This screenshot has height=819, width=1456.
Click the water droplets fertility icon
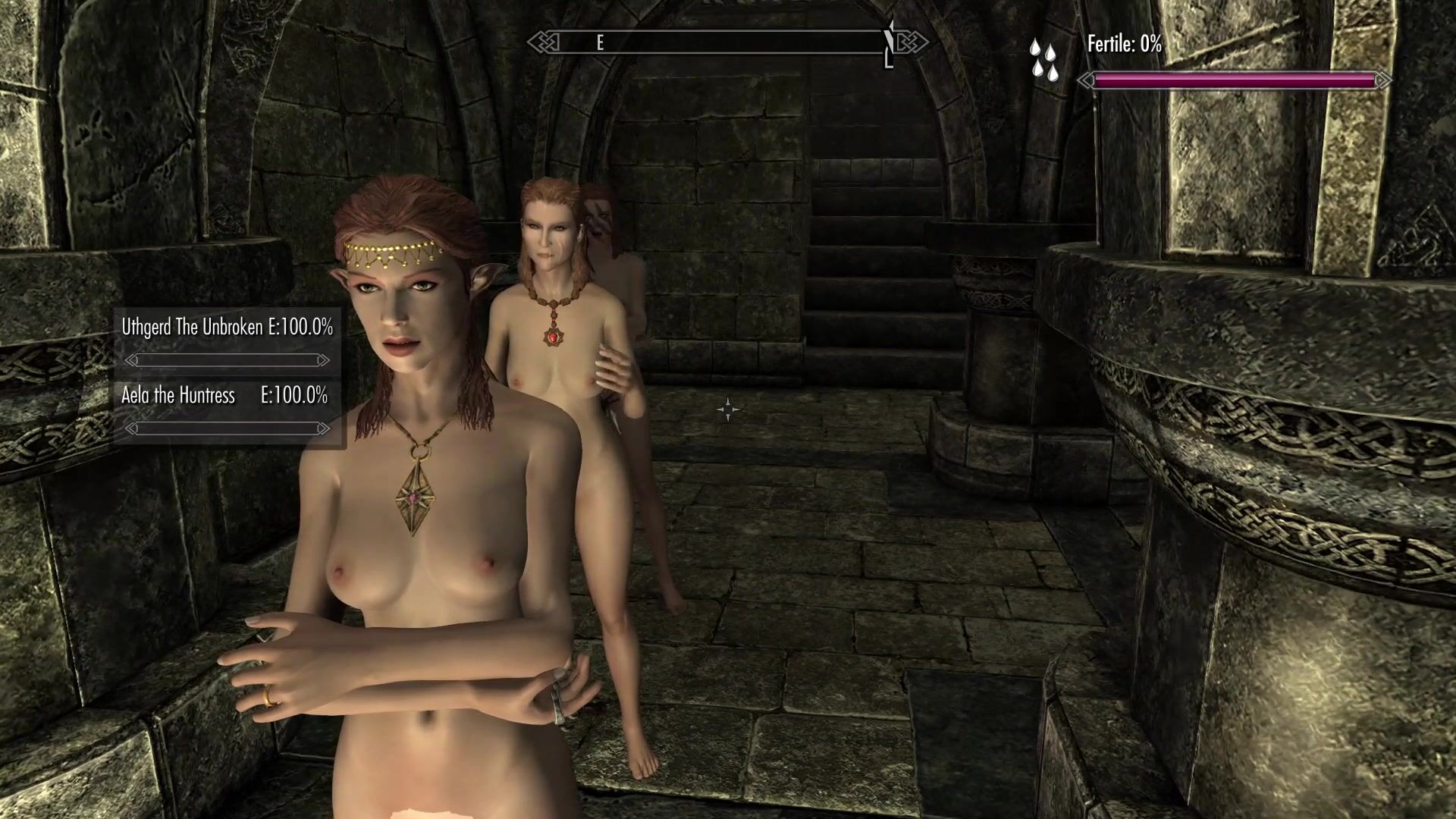point(1043,61)
